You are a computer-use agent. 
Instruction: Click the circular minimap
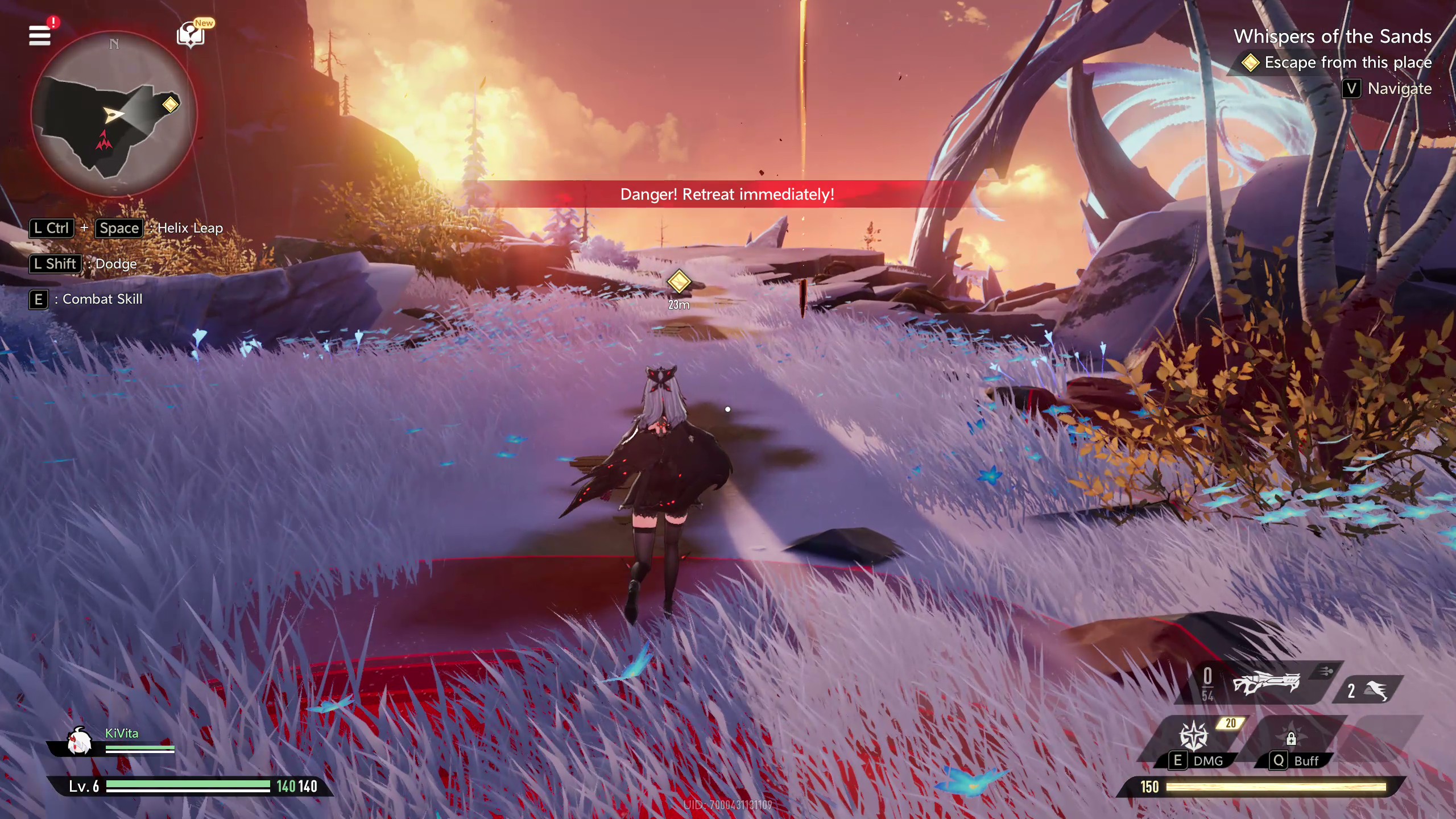coord(114,114)
